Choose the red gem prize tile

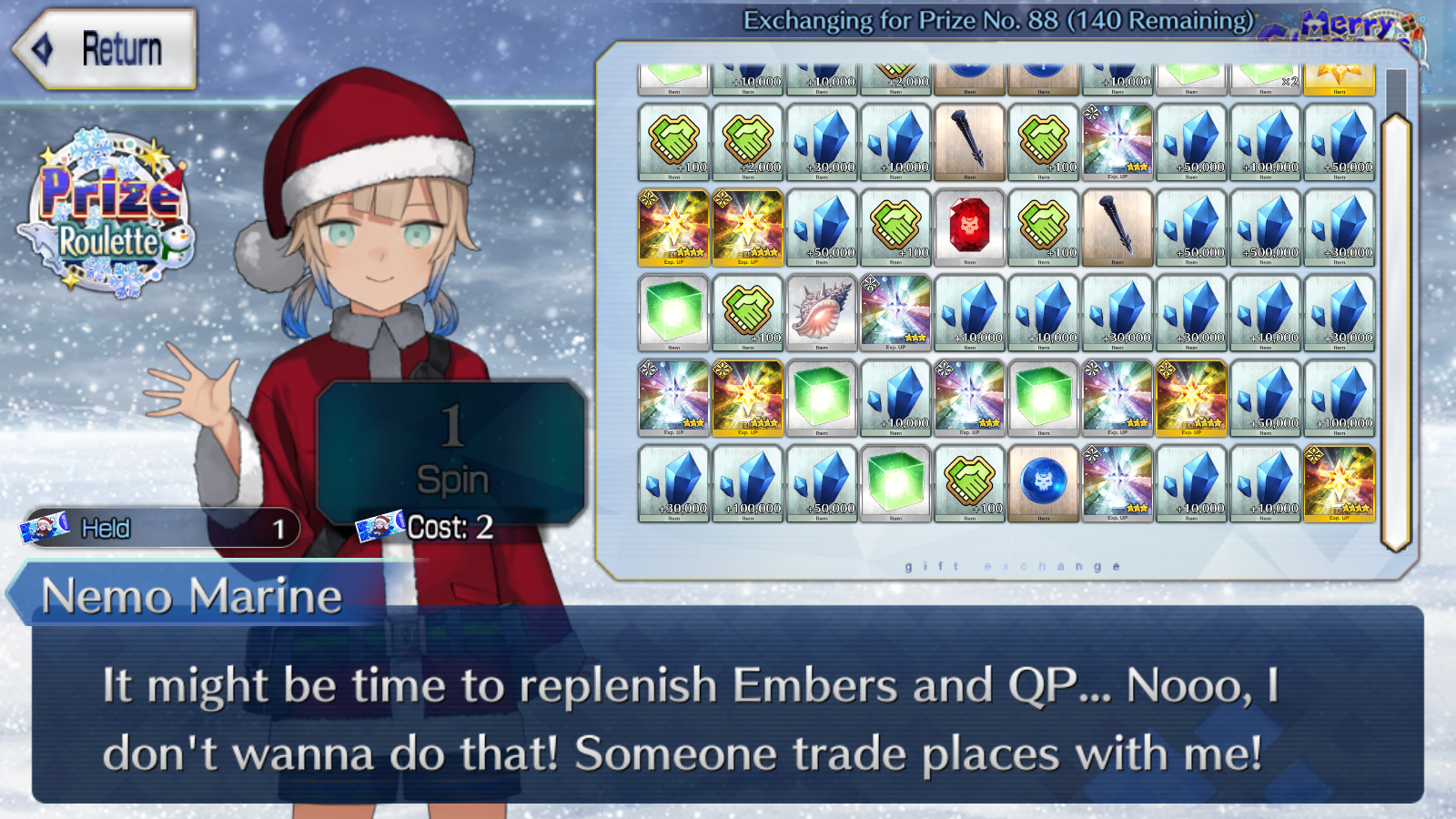pos(969,227)
